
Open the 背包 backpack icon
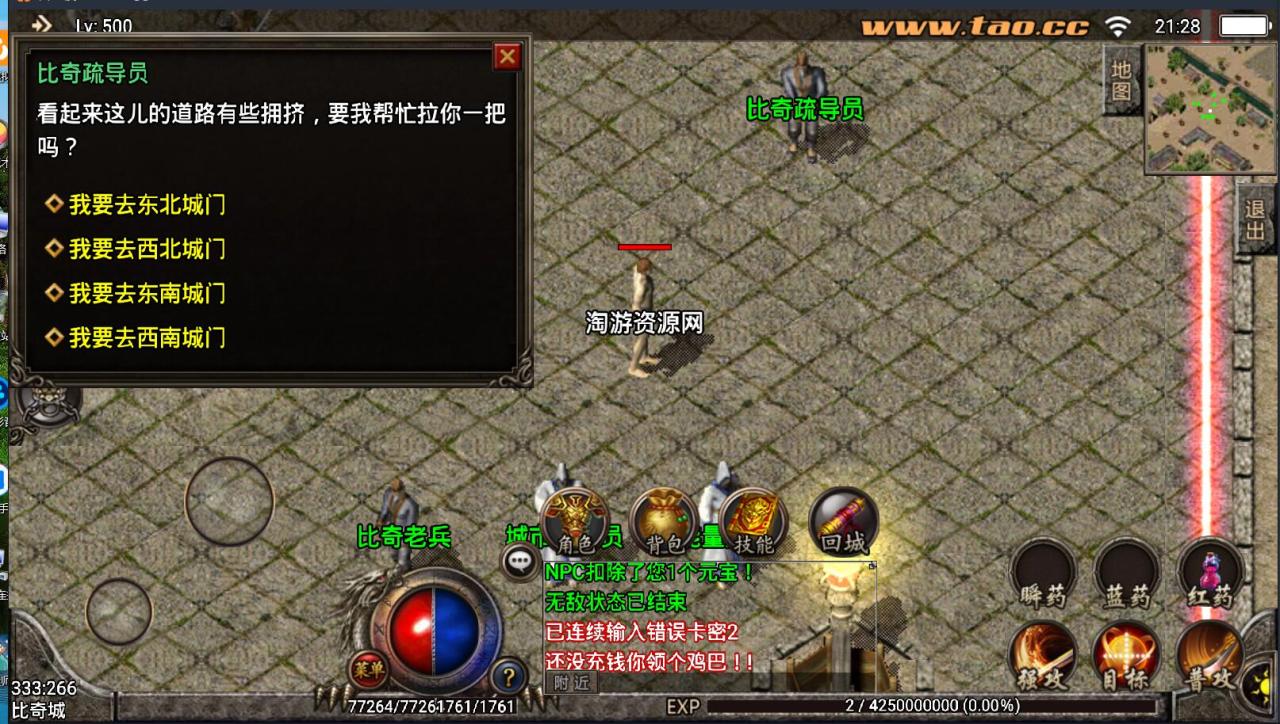coord(663,517)
